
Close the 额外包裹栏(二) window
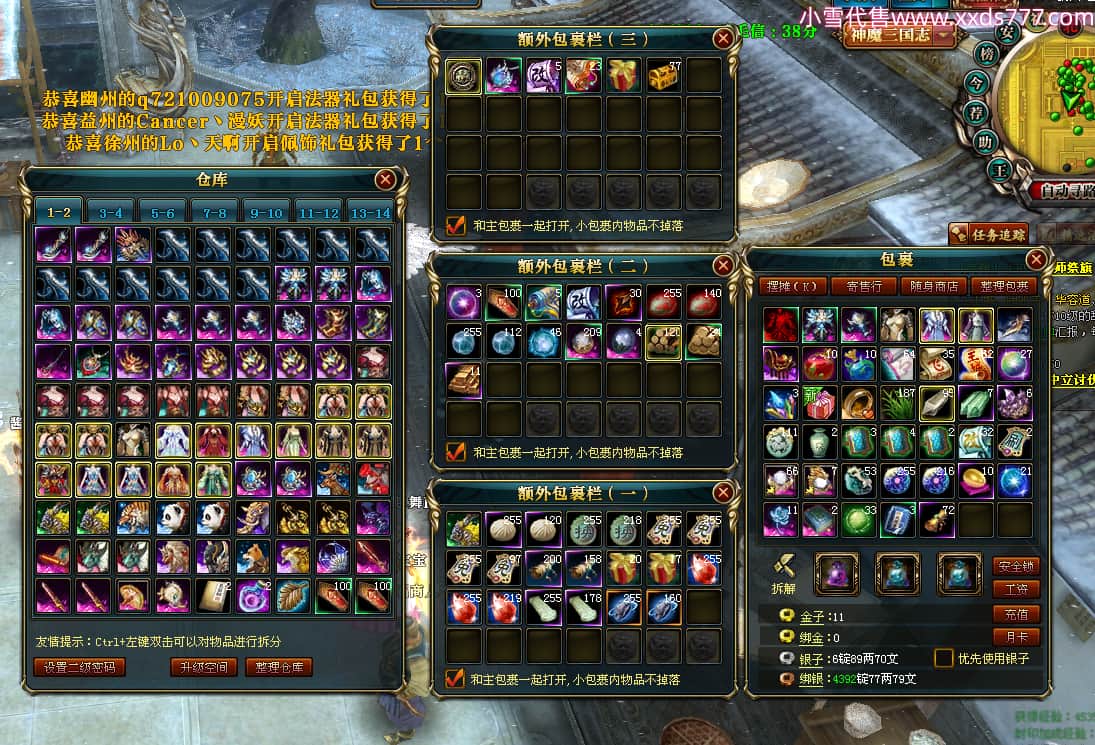click(723, 266)
